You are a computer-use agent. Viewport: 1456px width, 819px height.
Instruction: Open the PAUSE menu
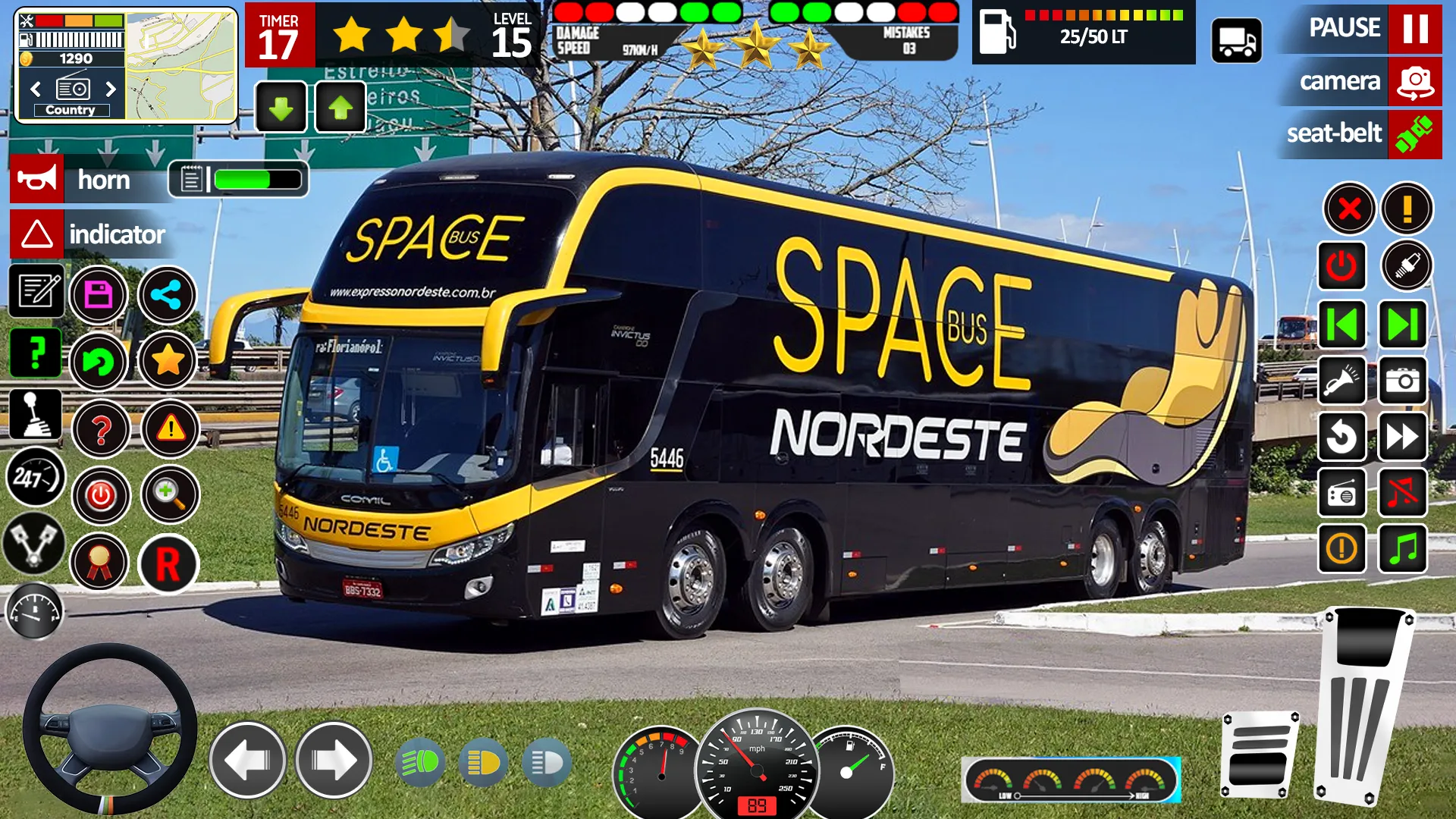tap(1346, 29)
